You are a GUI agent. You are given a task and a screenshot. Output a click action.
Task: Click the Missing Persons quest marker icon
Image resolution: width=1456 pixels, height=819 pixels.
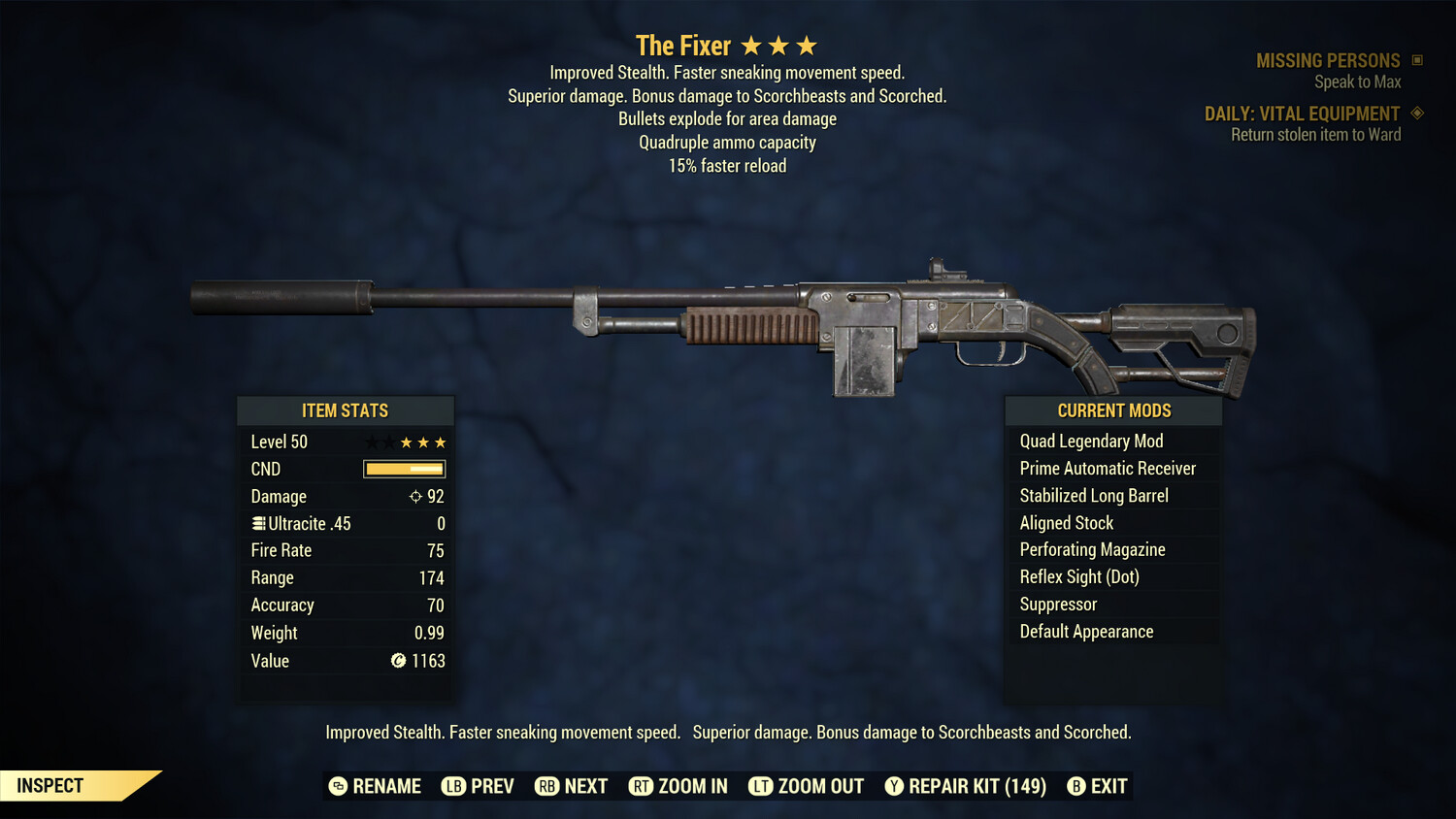pyautogui.click(x=1417, y=59)
